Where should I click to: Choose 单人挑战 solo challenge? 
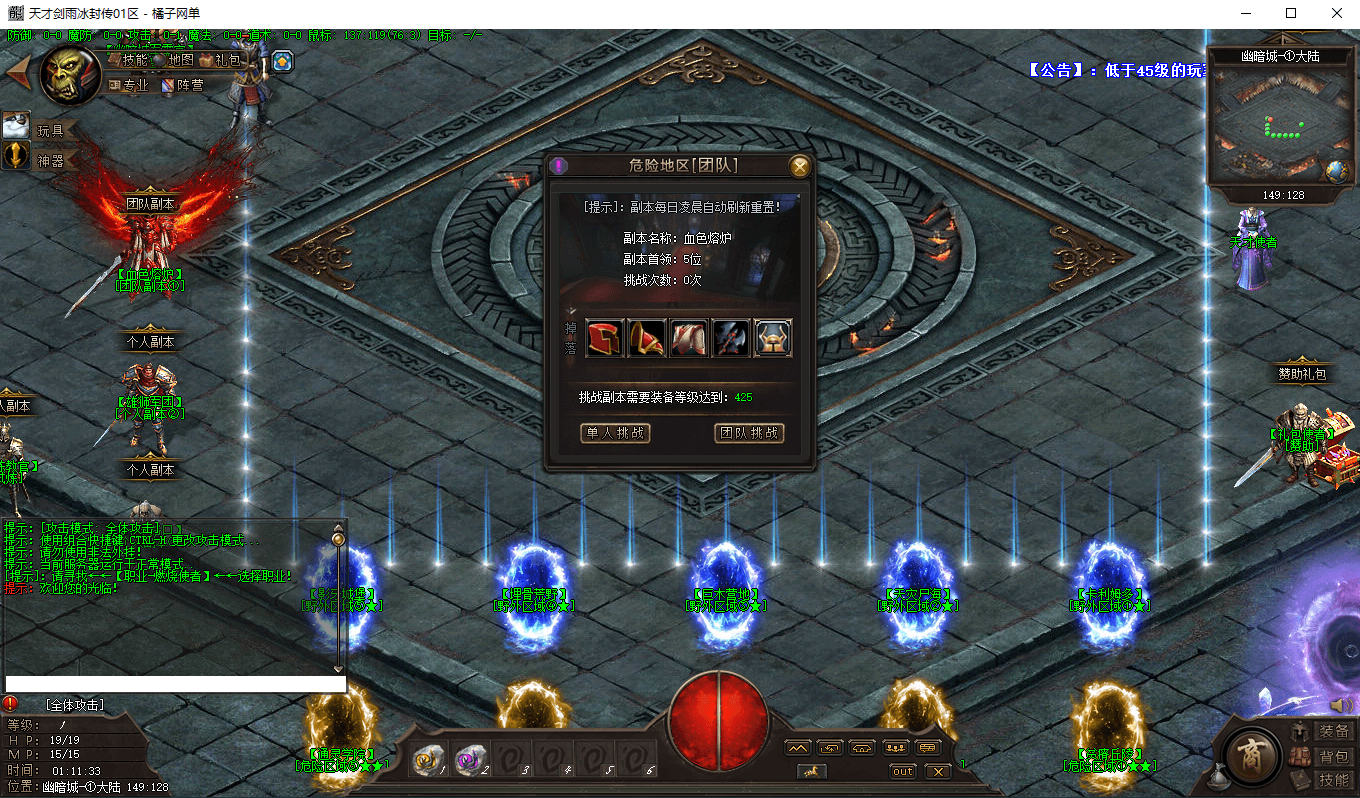click(615, 433)
